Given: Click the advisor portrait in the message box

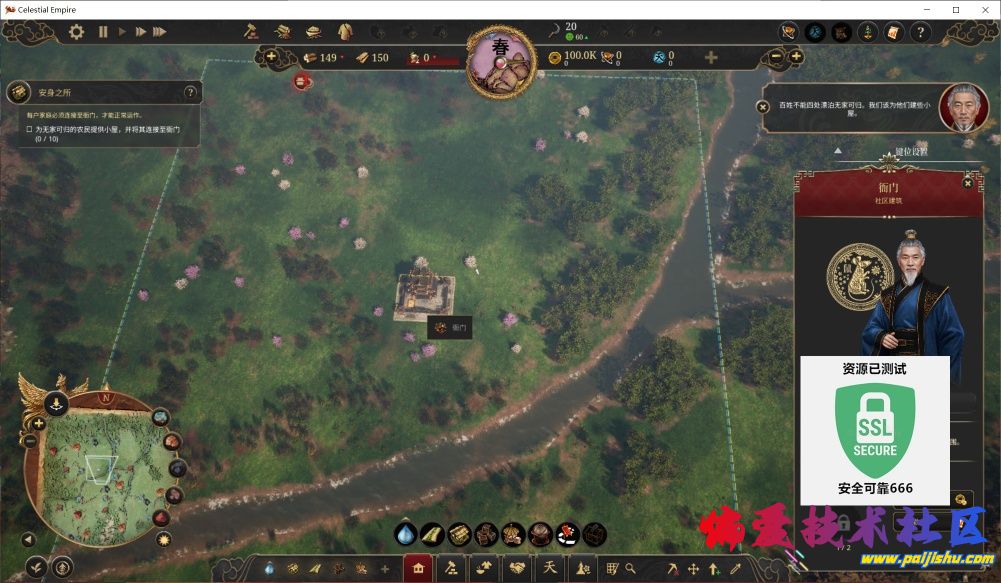Looking at the screenshot, I should [963, 106].
